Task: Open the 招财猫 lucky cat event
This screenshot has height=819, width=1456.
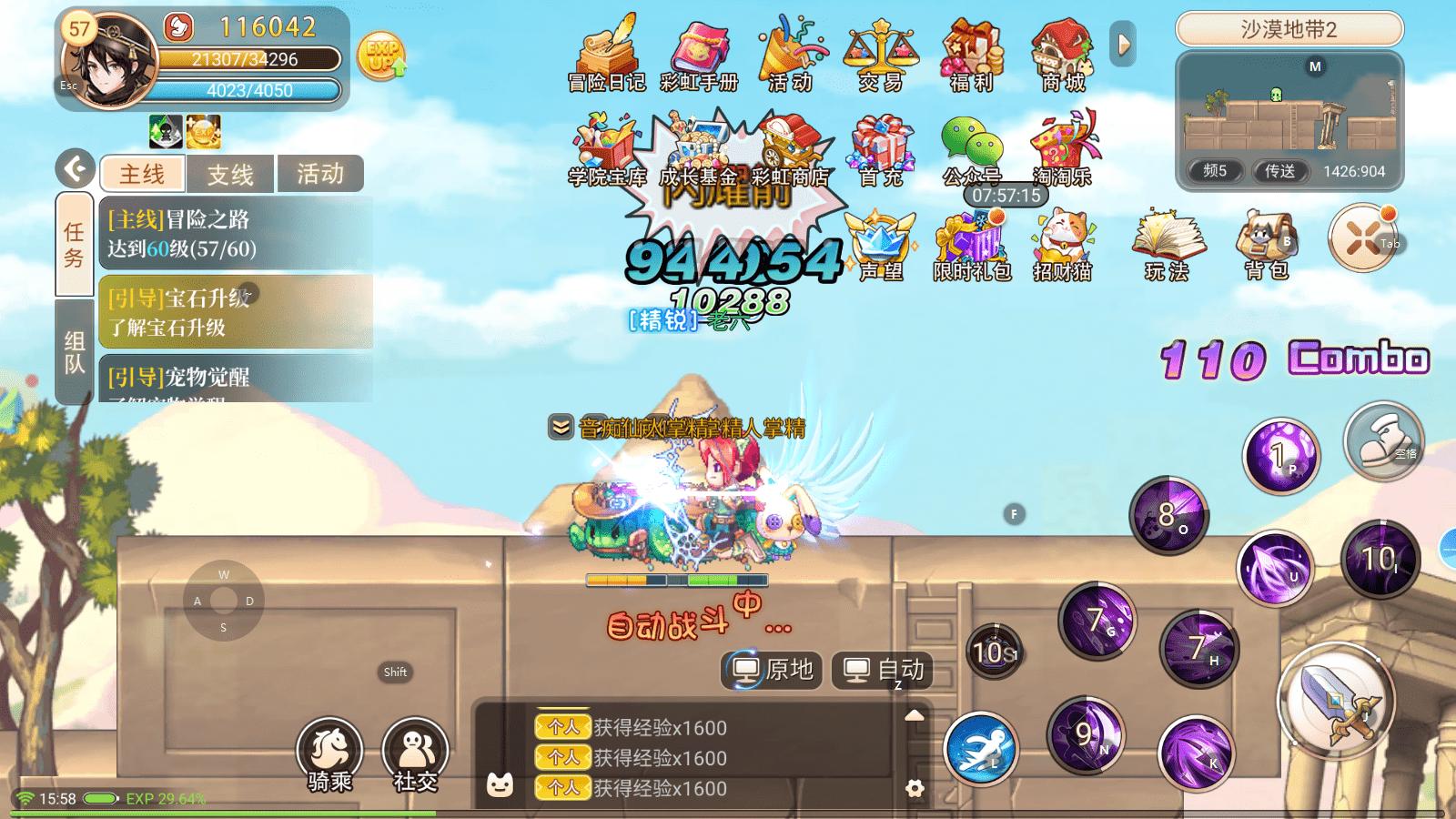Action: (1062, 244)
